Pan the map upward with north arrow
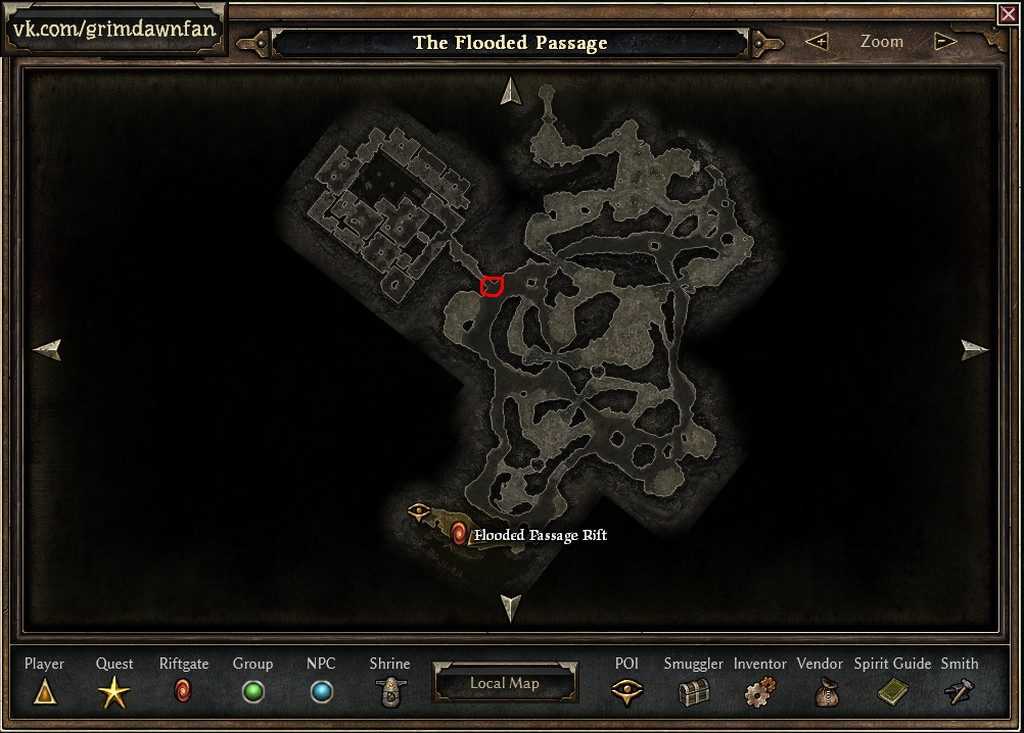Image resolution: width=1024 pixels, height=733 pixels. coord(511,91)
